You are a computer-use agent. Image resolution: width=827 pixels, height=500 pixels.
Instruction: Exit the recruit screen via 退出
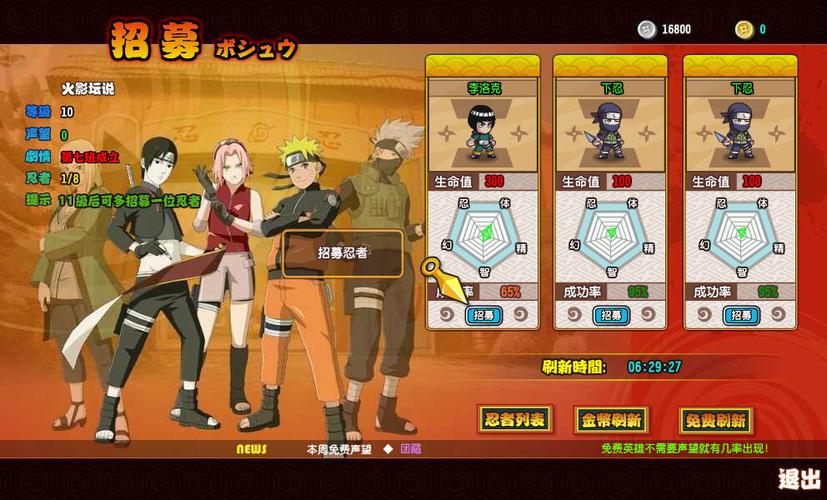[x=799, y=479]
